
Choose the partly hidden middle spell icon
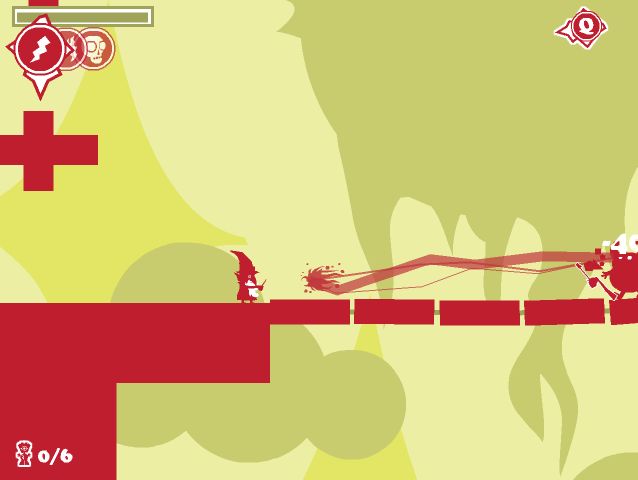(x=73, y=48)
